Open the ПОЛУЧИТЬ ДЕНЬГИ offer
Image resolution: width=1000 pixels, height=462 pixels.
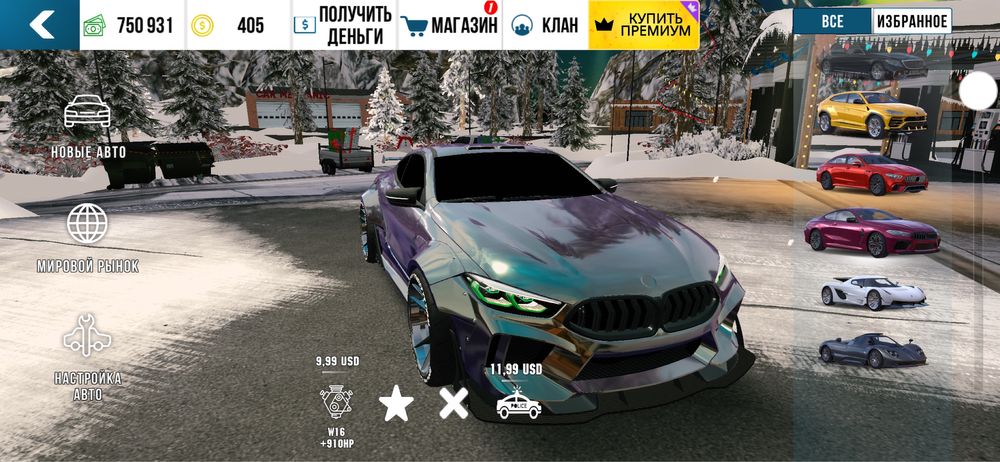(344, 25)
